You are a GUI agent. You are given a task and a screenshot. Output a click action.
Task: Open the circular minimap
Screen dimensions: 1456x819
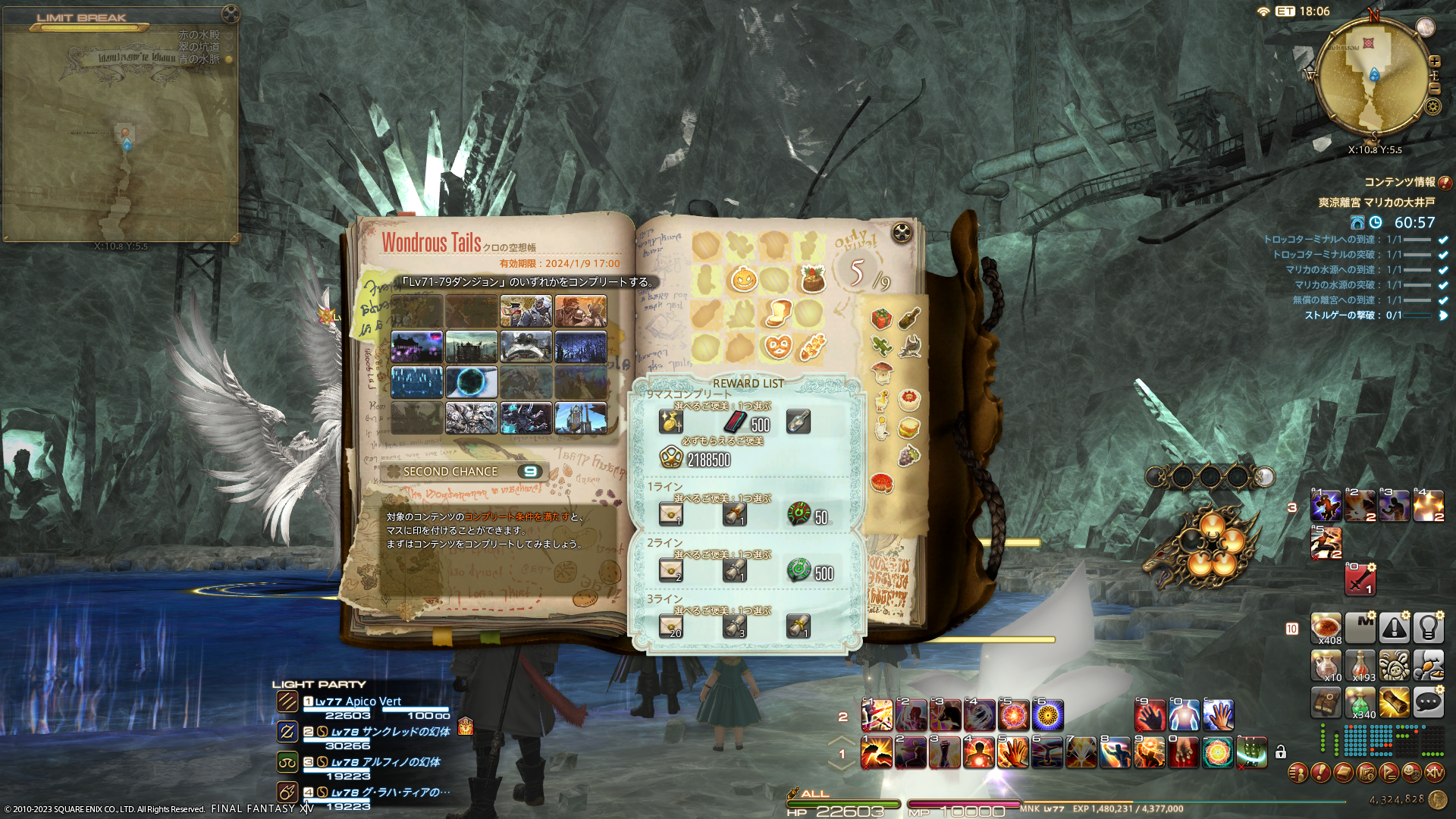coord(1373,76)
